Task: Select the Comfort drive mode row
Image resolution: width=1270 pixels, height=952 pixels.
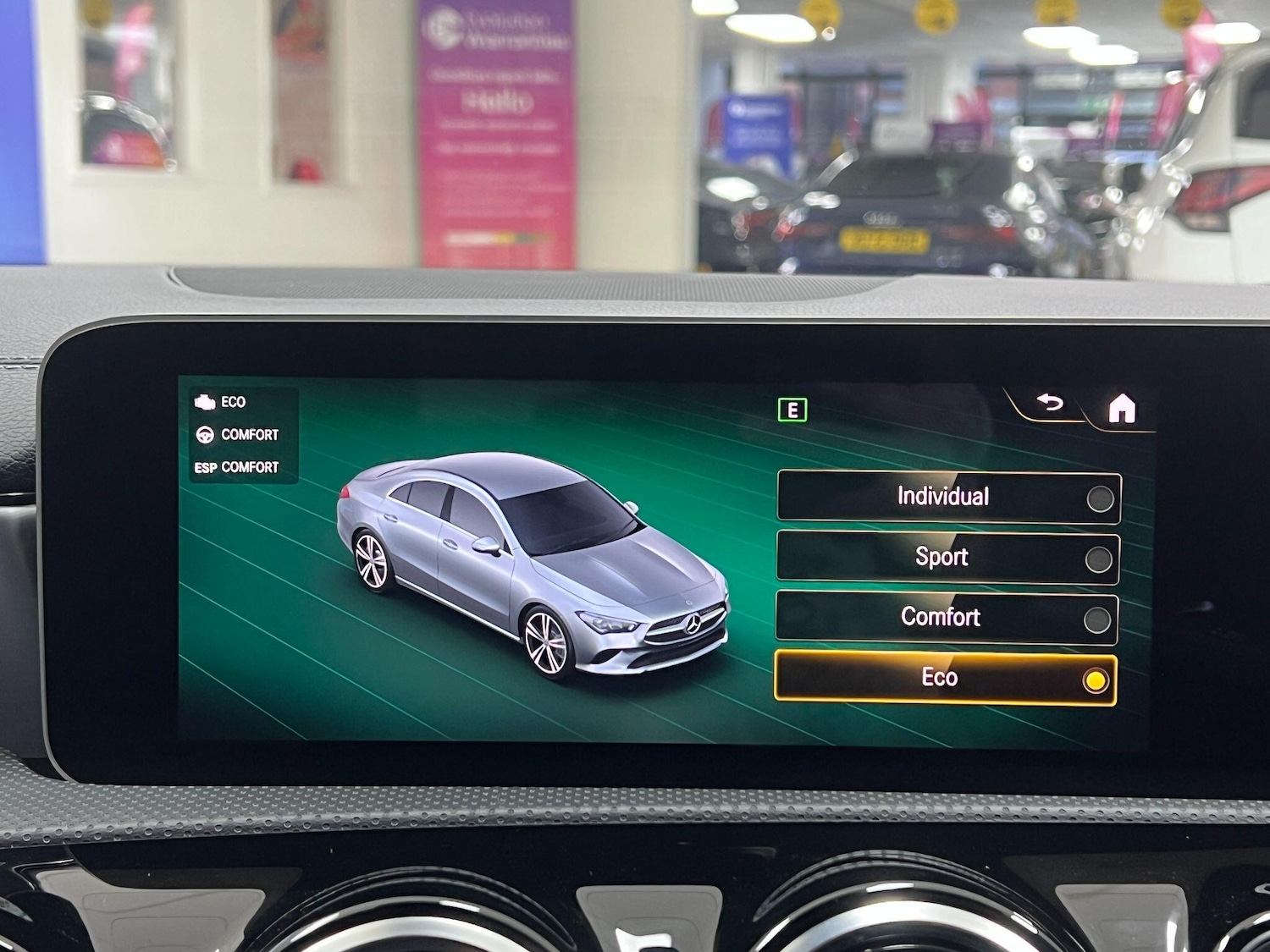Action: [x=941, y=617]
